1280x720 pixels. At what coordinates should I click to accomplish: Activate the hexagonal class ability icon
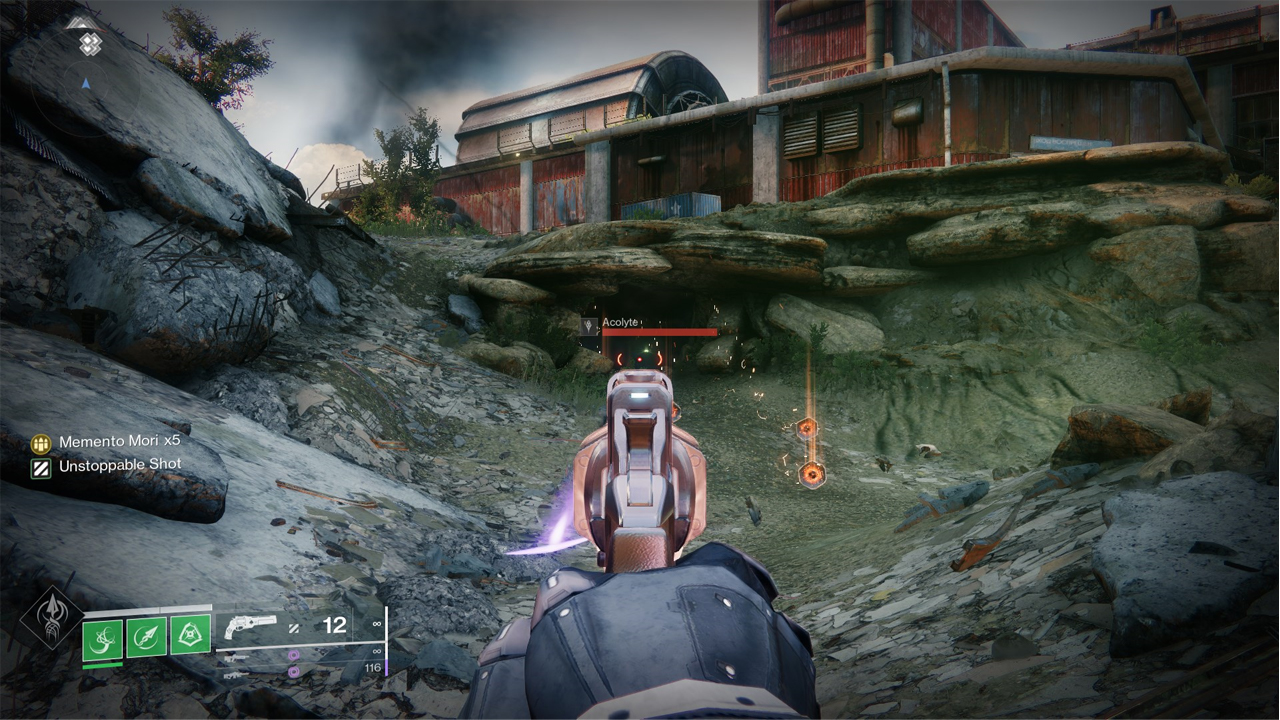tap(189, 636)
